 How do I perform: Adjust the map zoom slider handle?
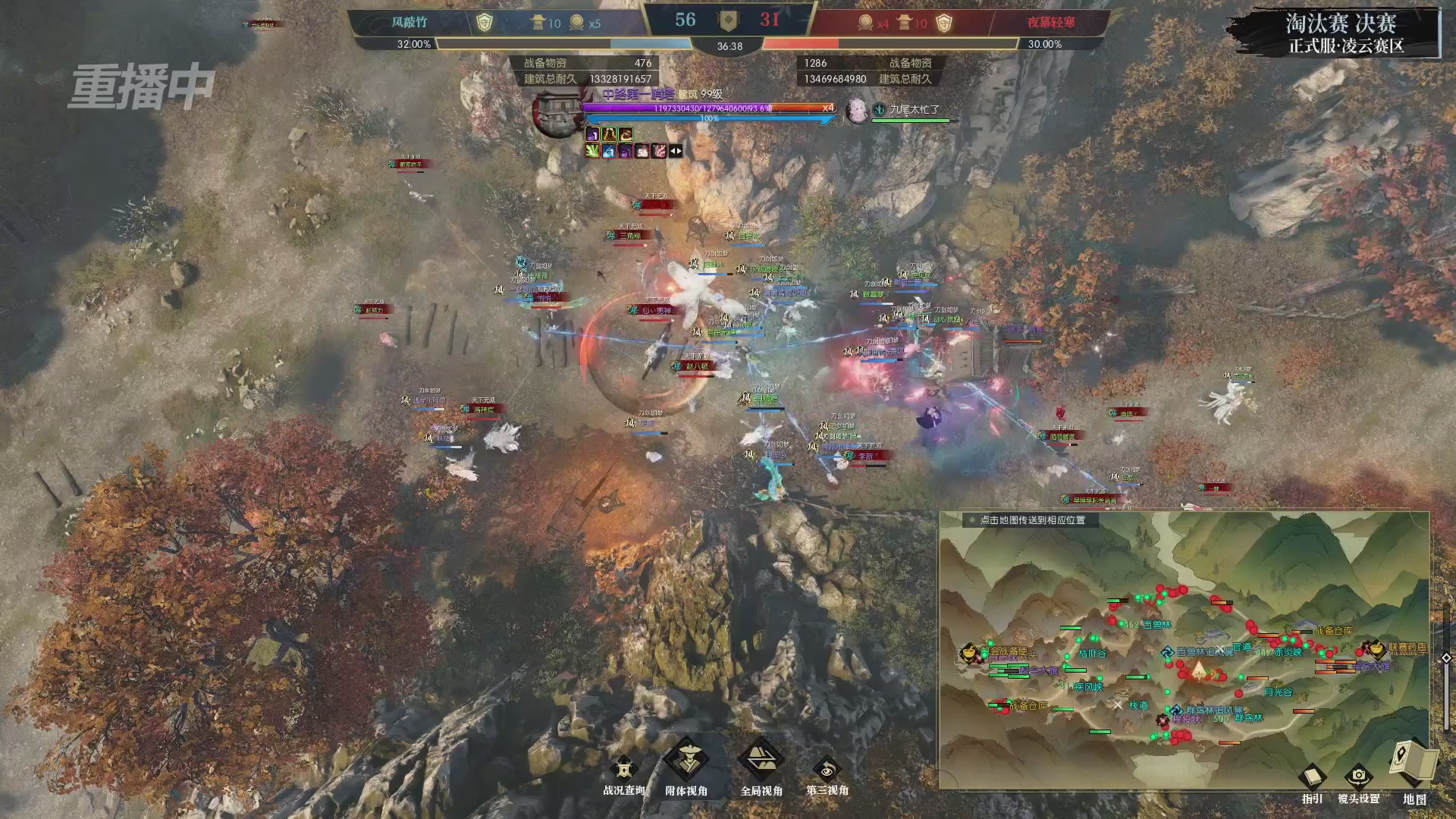click(1446, 658)
